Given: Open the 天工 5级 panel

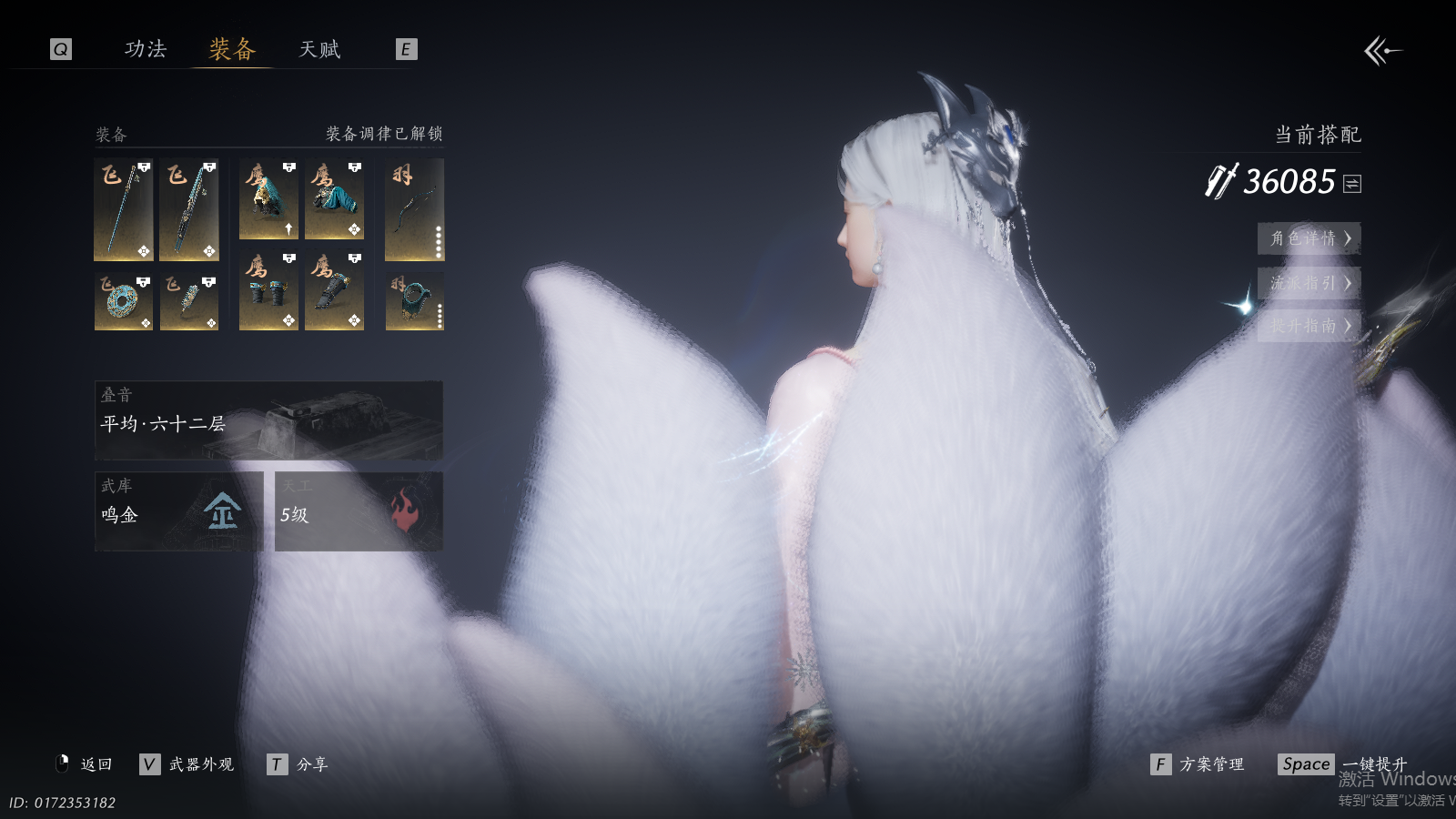Looking at the screenshot, I should pos(359,511).
